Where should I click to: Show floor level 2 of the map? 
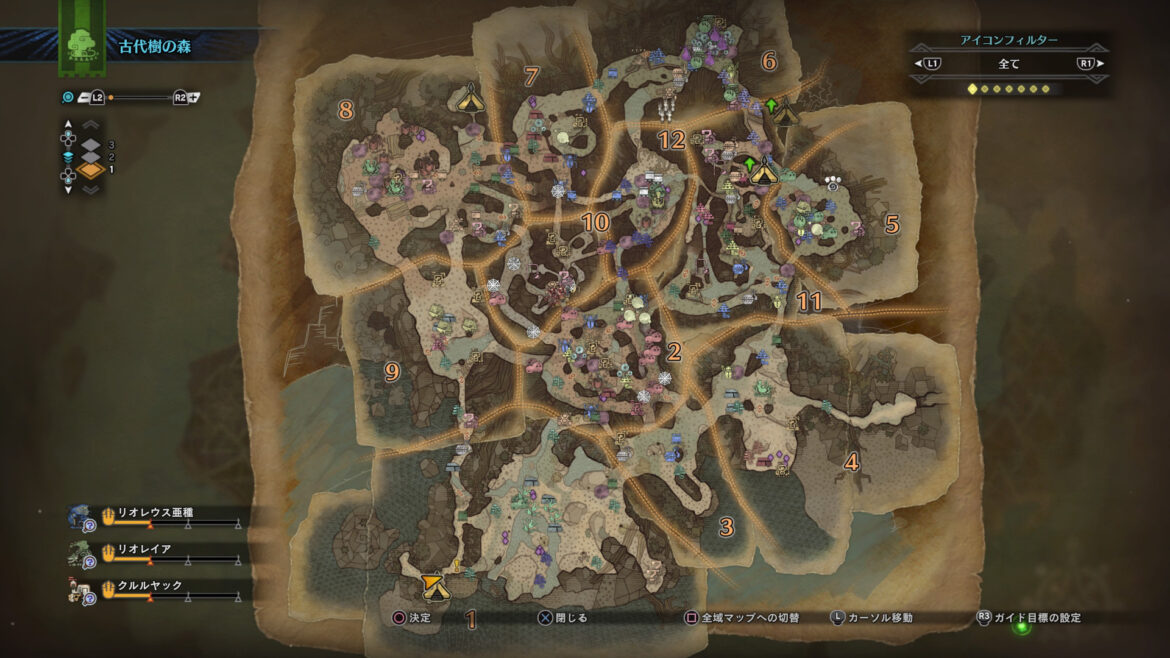[91, 157]
